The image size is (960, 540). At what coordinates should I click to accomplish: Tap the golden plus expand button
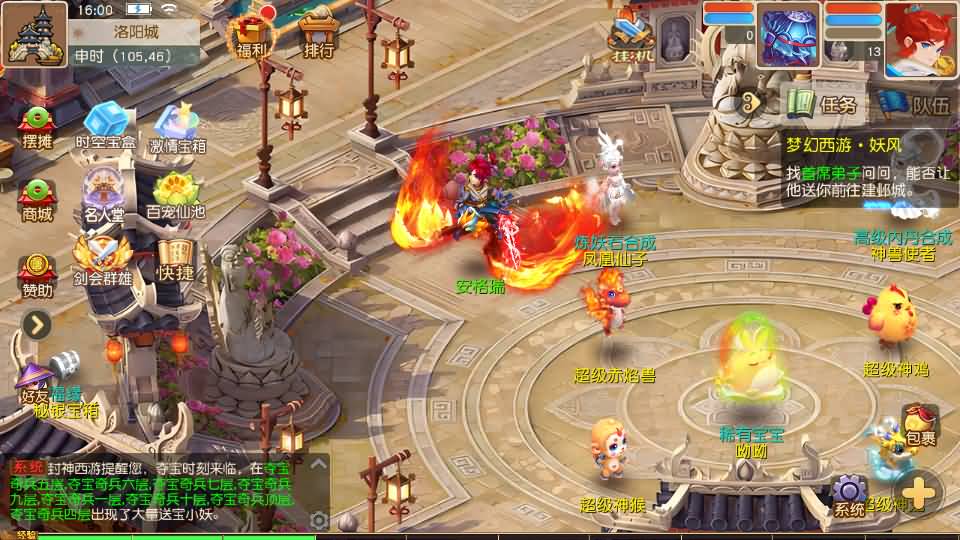point(917,492)
